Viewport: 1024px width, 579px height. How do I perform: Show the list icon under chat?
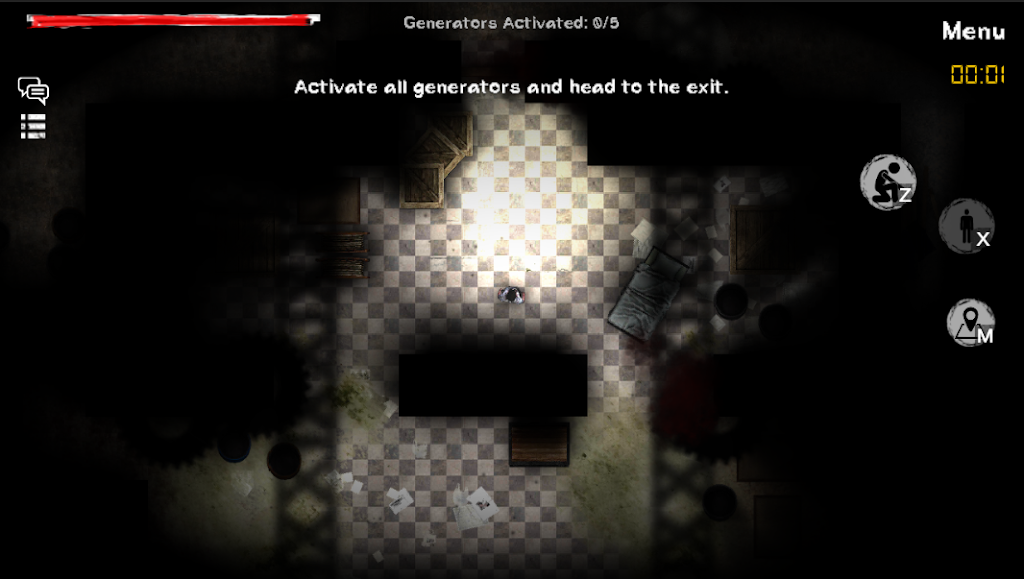(33, 126)
